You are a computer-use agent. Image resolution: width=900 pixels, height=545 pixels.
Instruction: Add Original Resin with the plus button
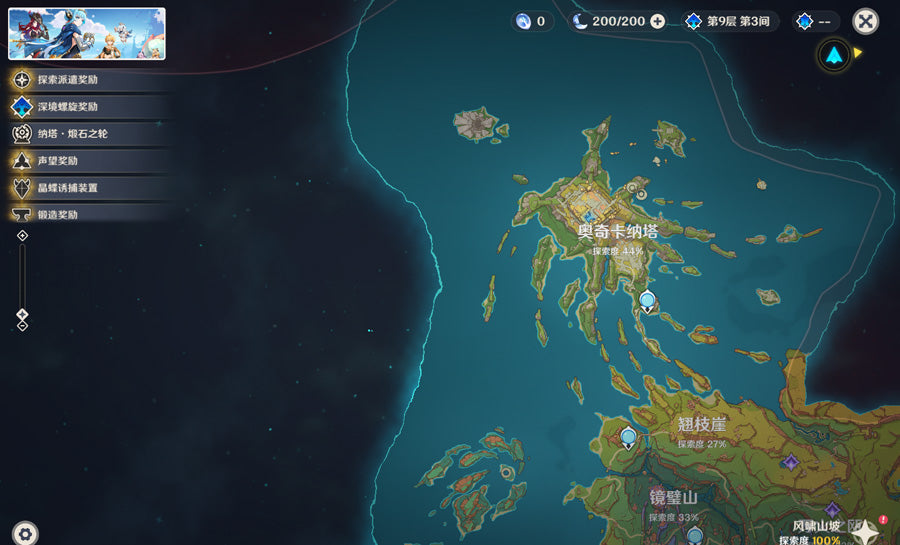657,21
